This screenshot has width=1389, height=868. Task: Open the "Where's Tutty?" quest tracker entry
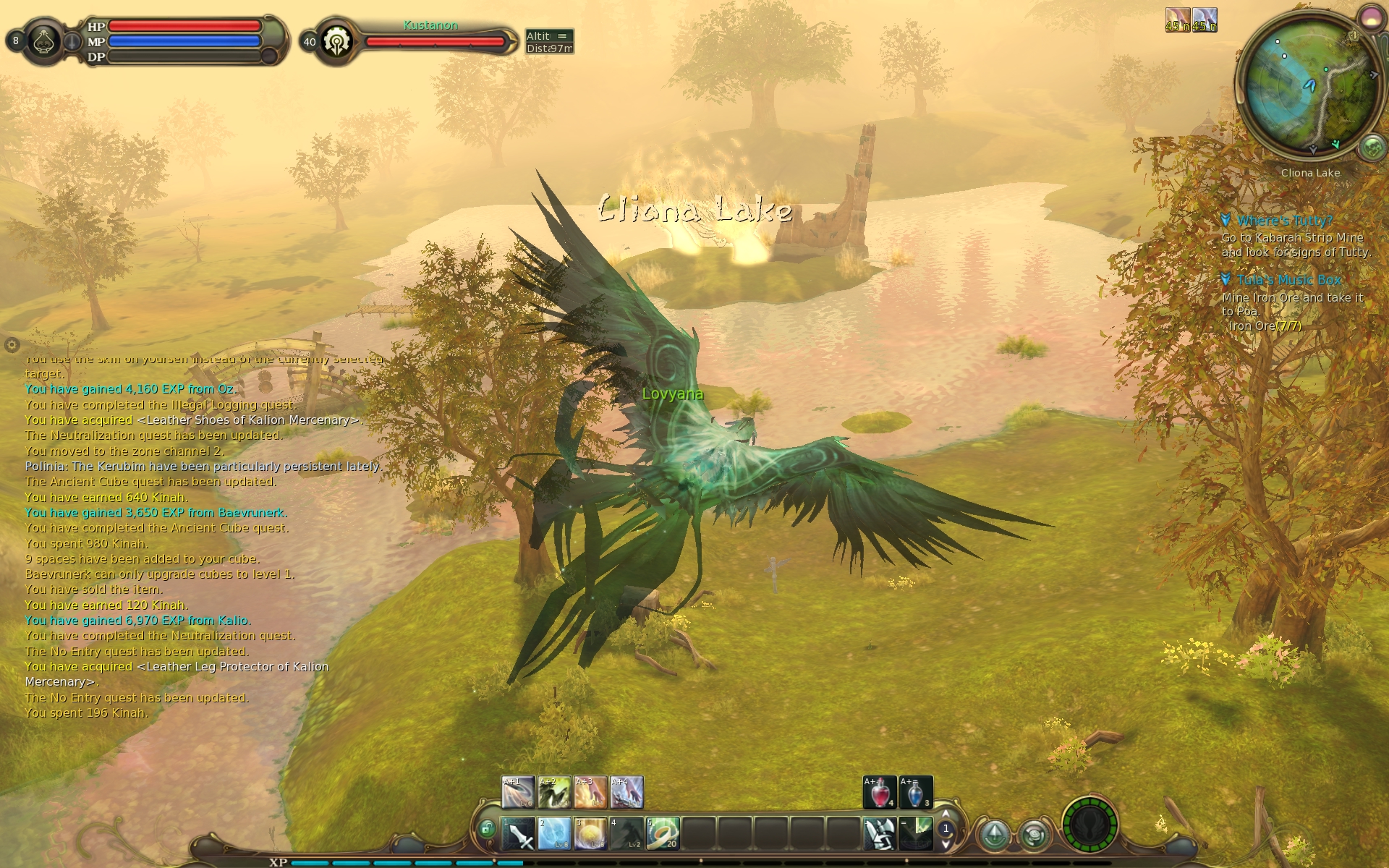pyautogui.click(x=1284, y=221)
